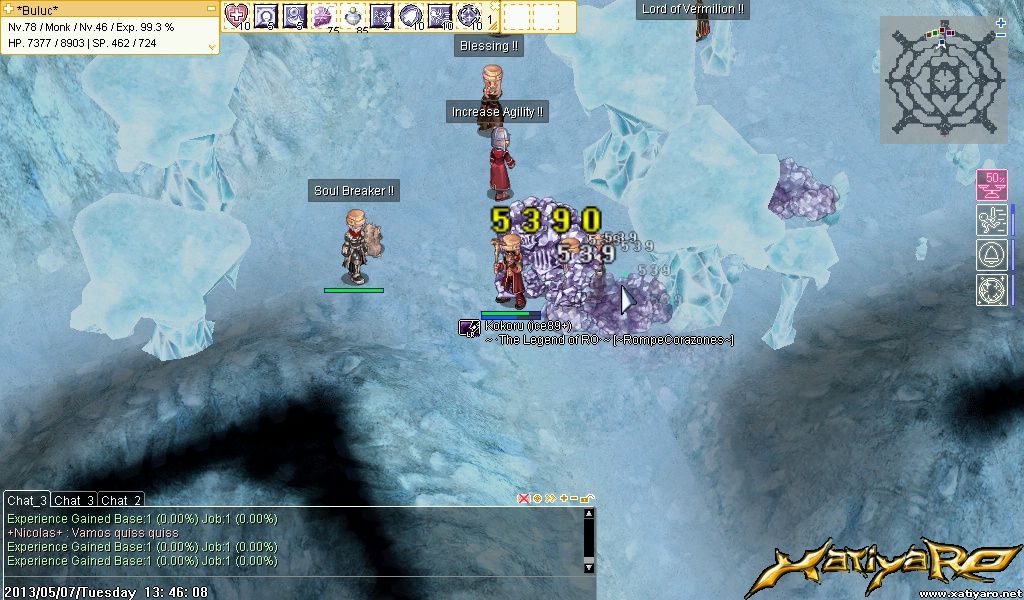
Task: Minimize the Buluc character info window
Action: click(x=211, y=8)
